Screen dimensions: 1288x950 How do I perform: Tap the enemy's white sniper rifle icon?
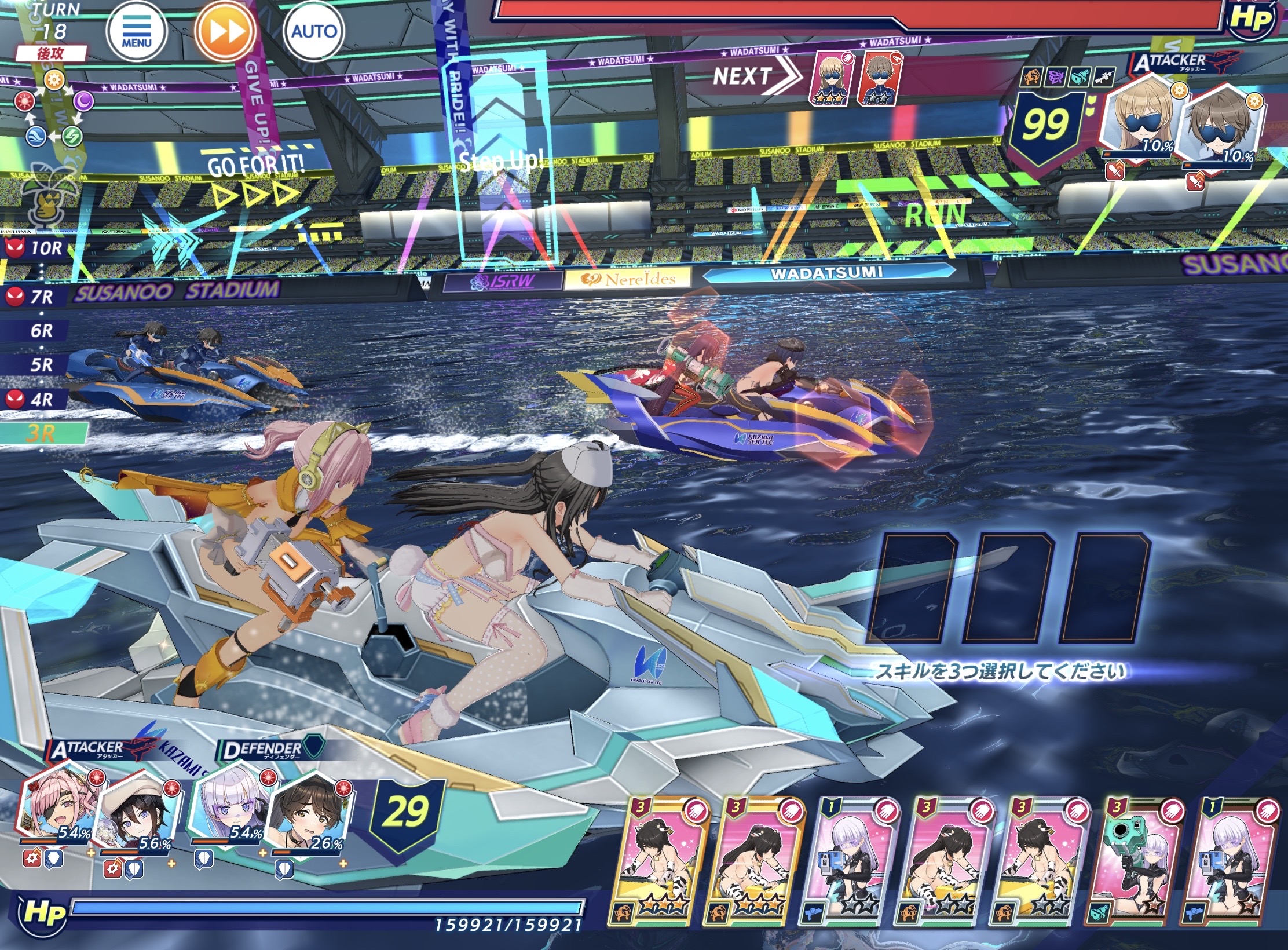(x=1104, y=76)
